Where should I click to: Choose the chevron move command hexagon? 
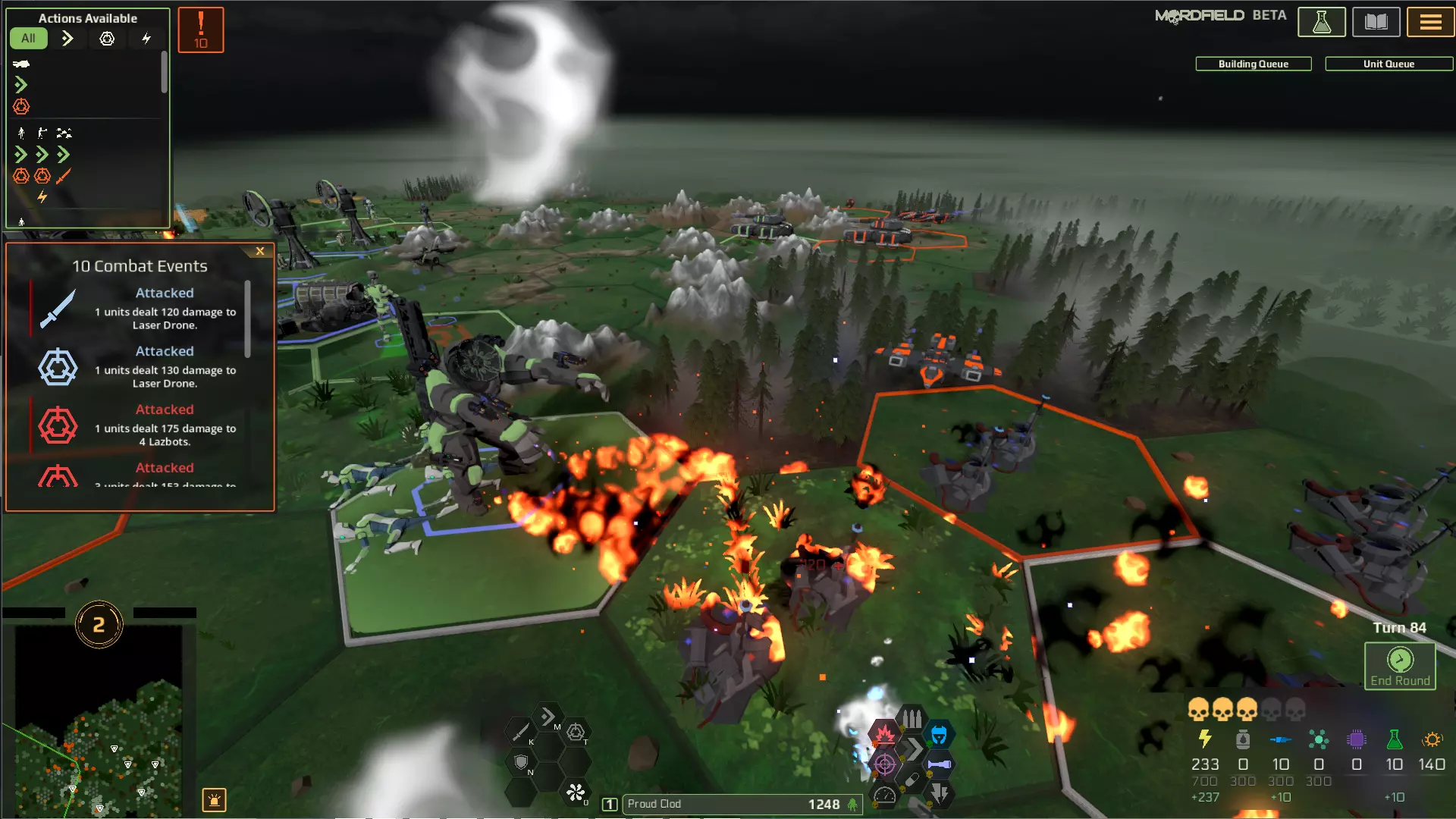pos(548,717)
